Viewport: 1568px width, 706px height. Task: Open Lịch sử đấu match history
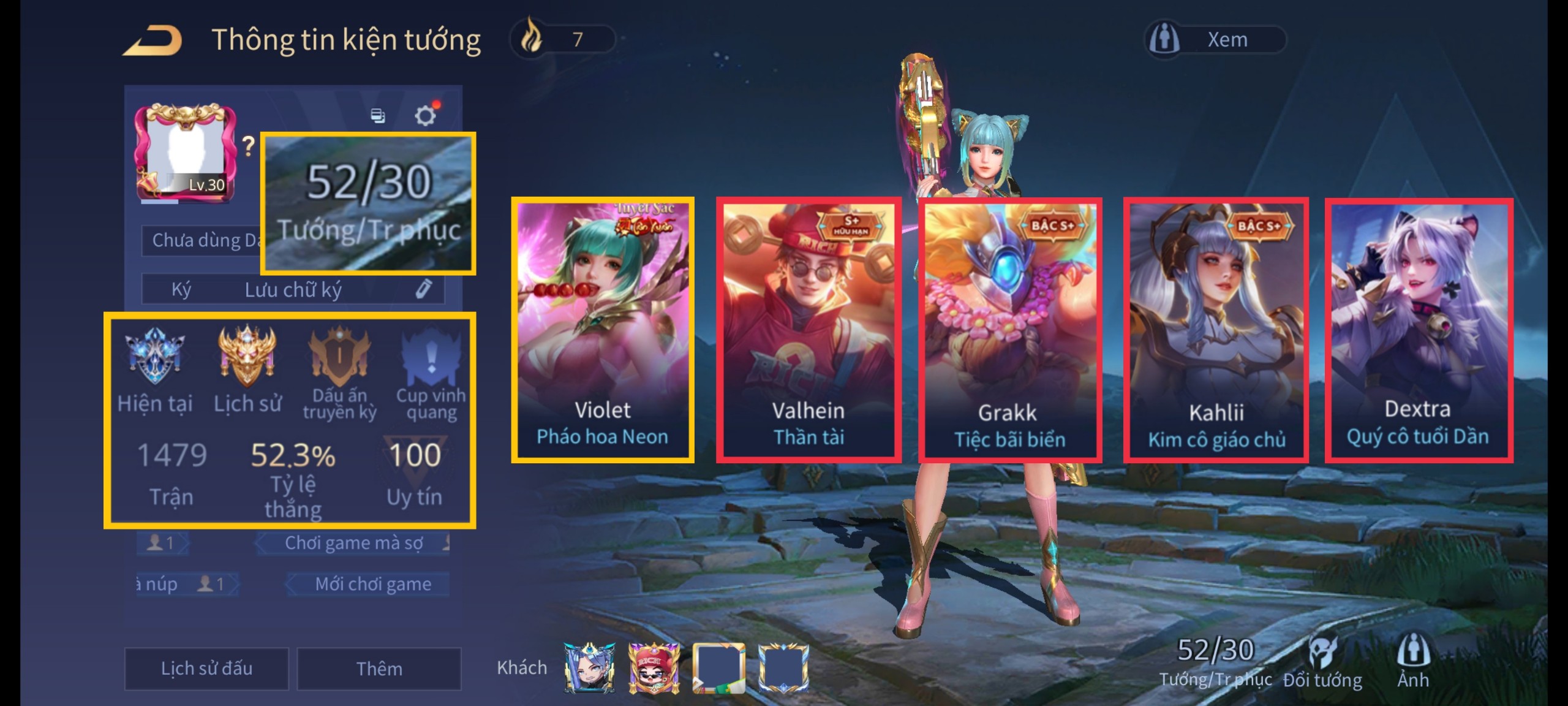[206, 668]
